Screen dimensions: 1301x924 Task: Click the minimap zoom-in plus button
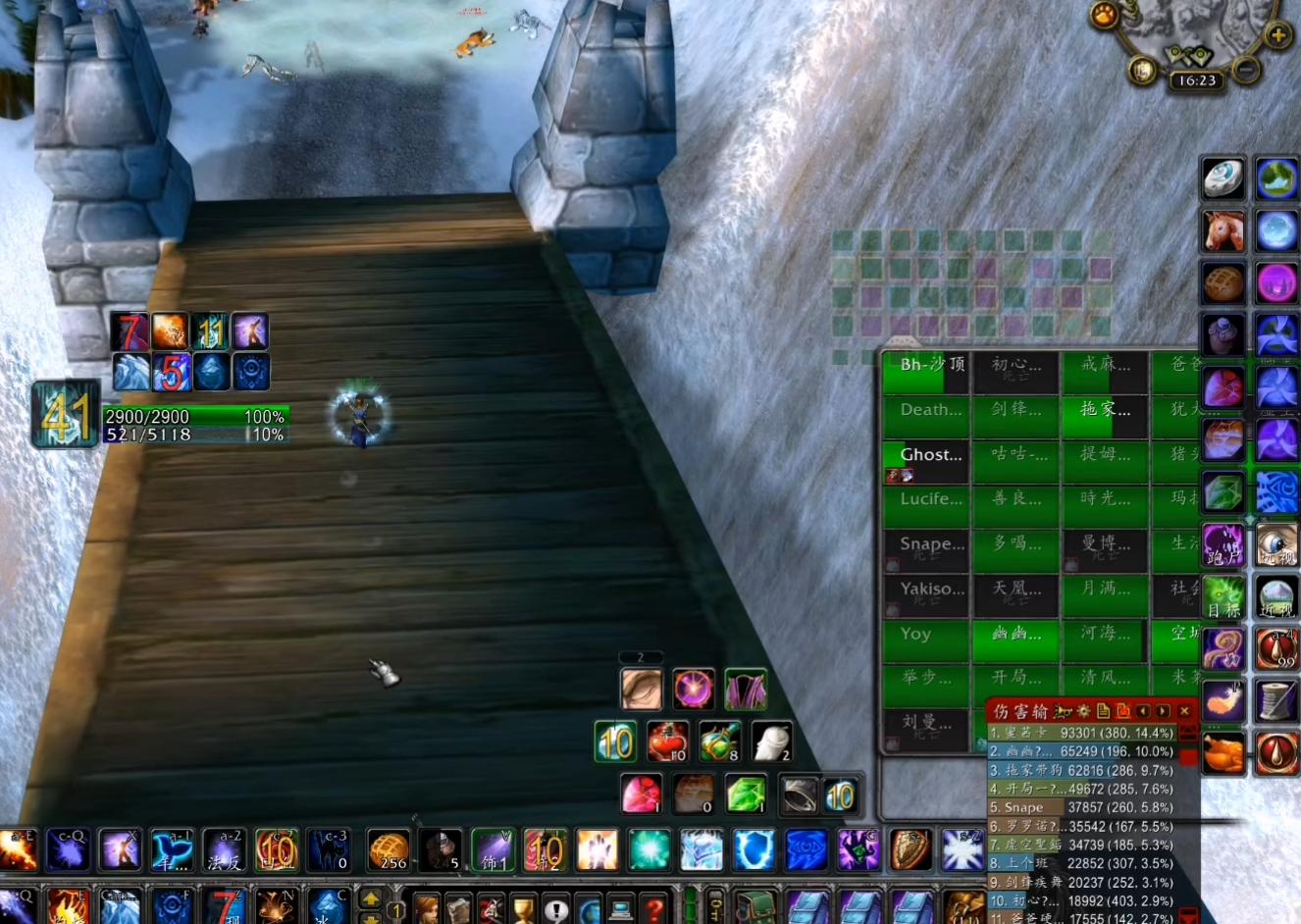tap(1277, 36)
